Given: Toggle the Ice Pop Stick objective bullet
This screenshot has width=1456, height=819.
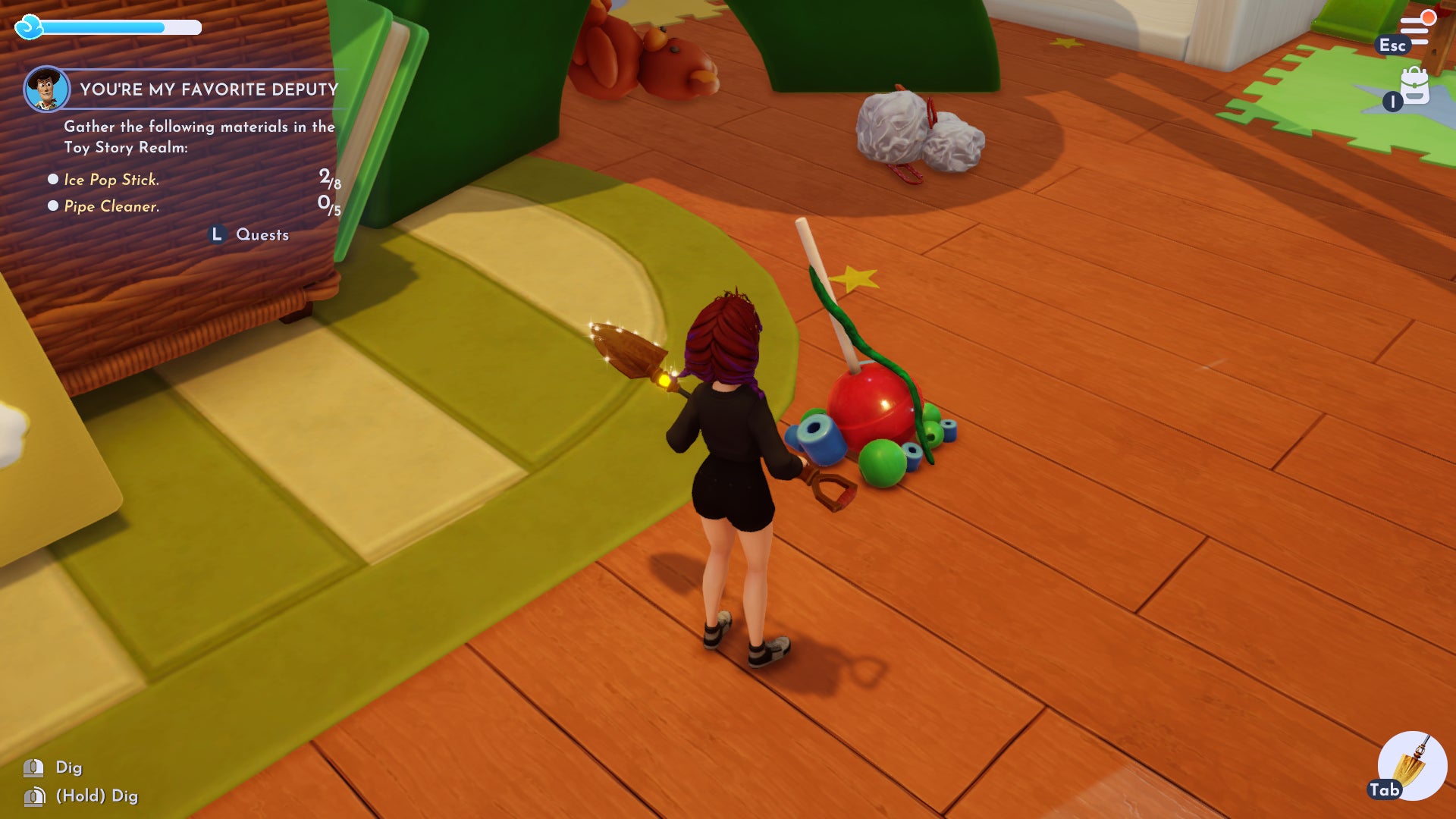Looking at the screenshot, I should pos(52,180).
